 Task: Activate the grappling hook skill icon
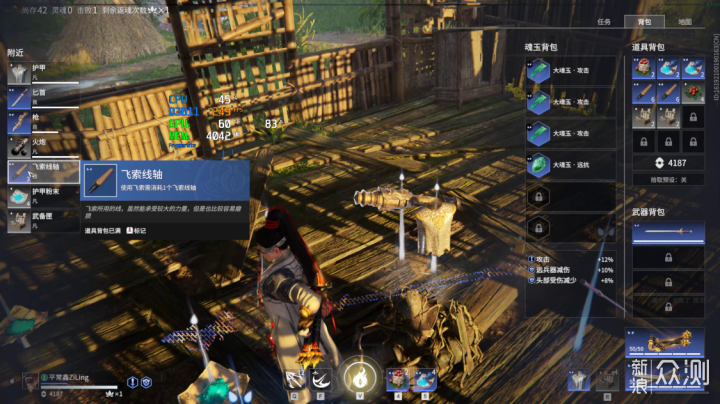click(296, 378)
